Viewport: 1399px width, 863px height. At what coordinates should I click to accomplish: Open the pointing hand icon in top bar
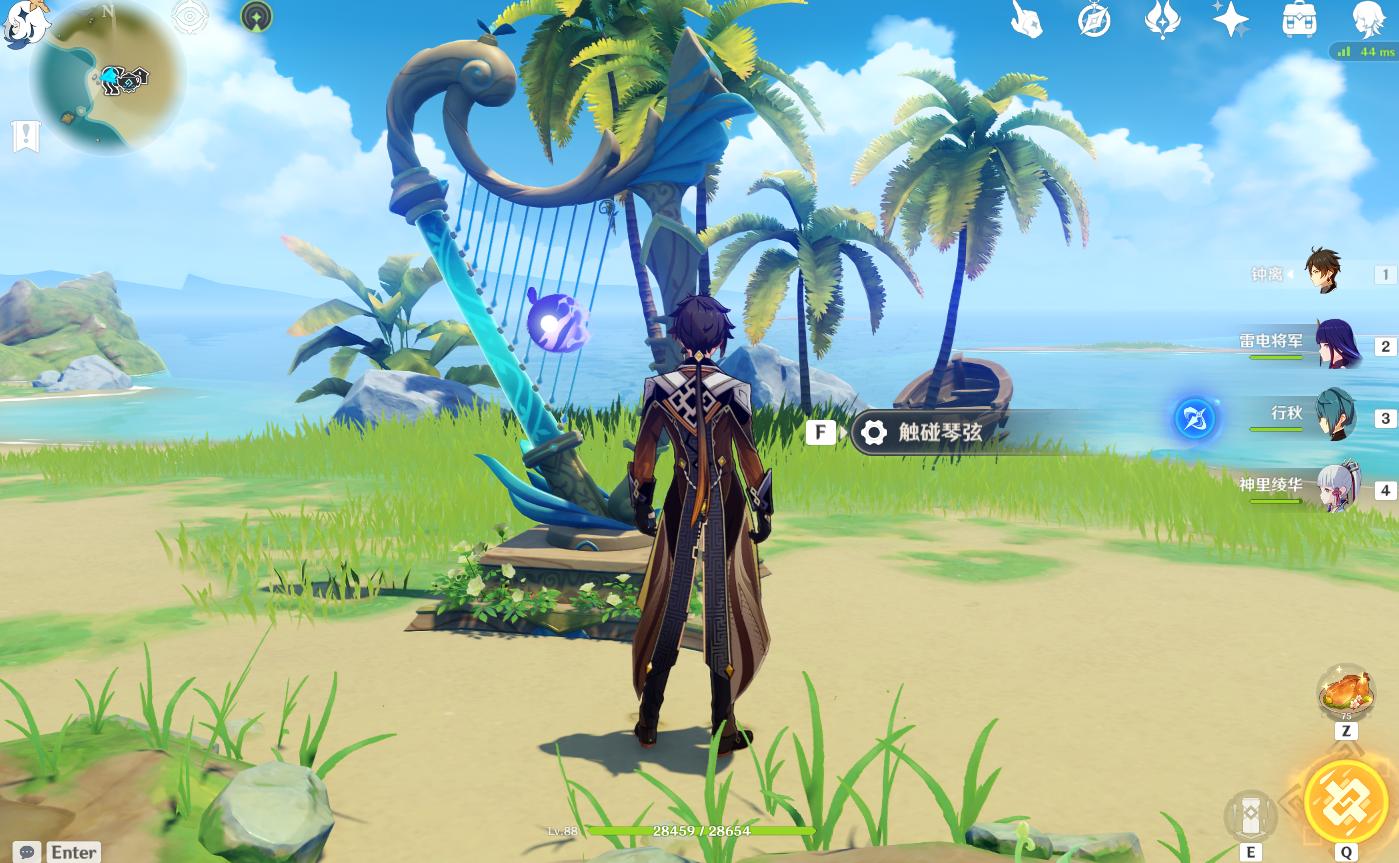1026,19
